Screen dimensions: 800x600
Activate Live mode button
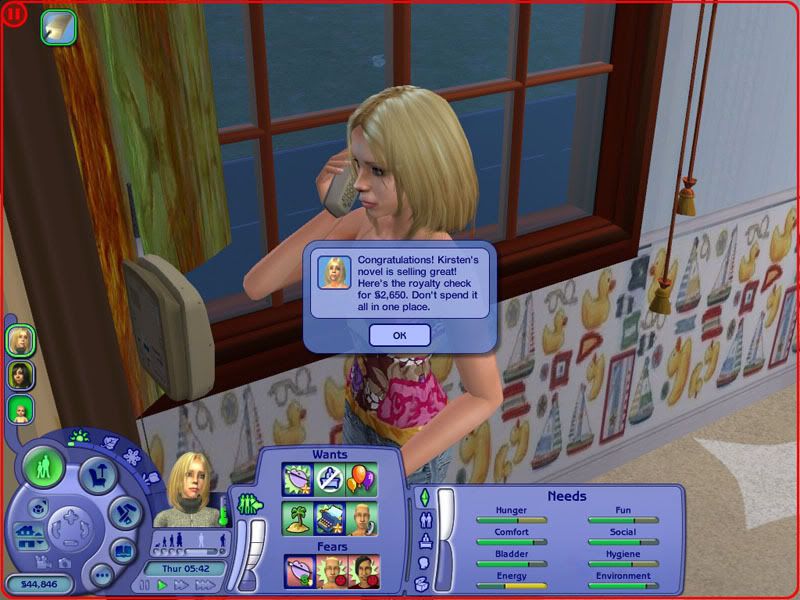pos(44,467)
